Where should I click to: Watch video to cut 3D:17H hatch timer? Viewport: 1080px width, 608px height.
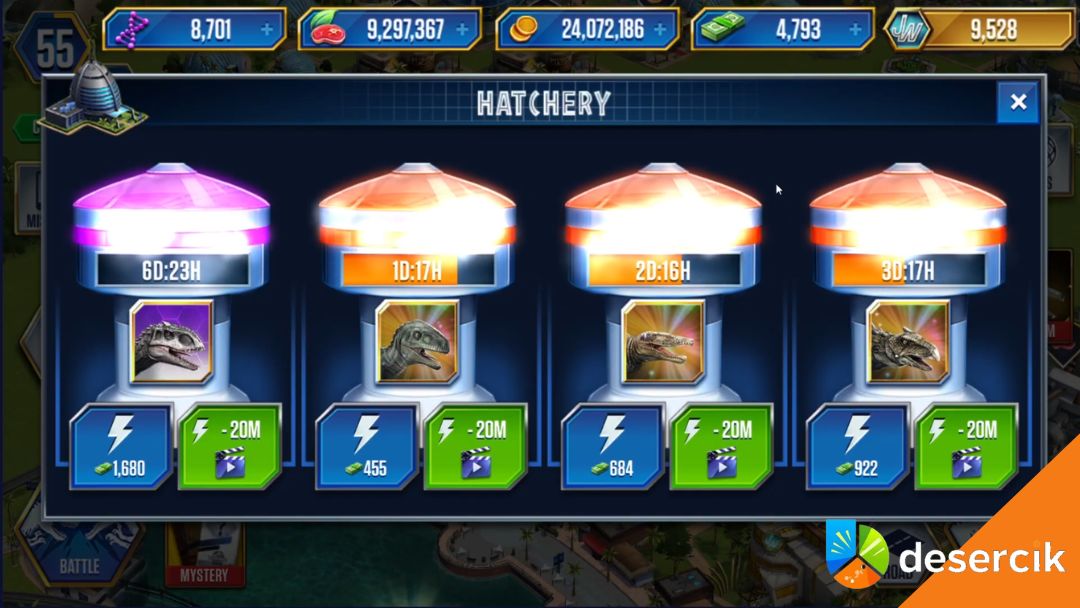click(x=967, y=446)
